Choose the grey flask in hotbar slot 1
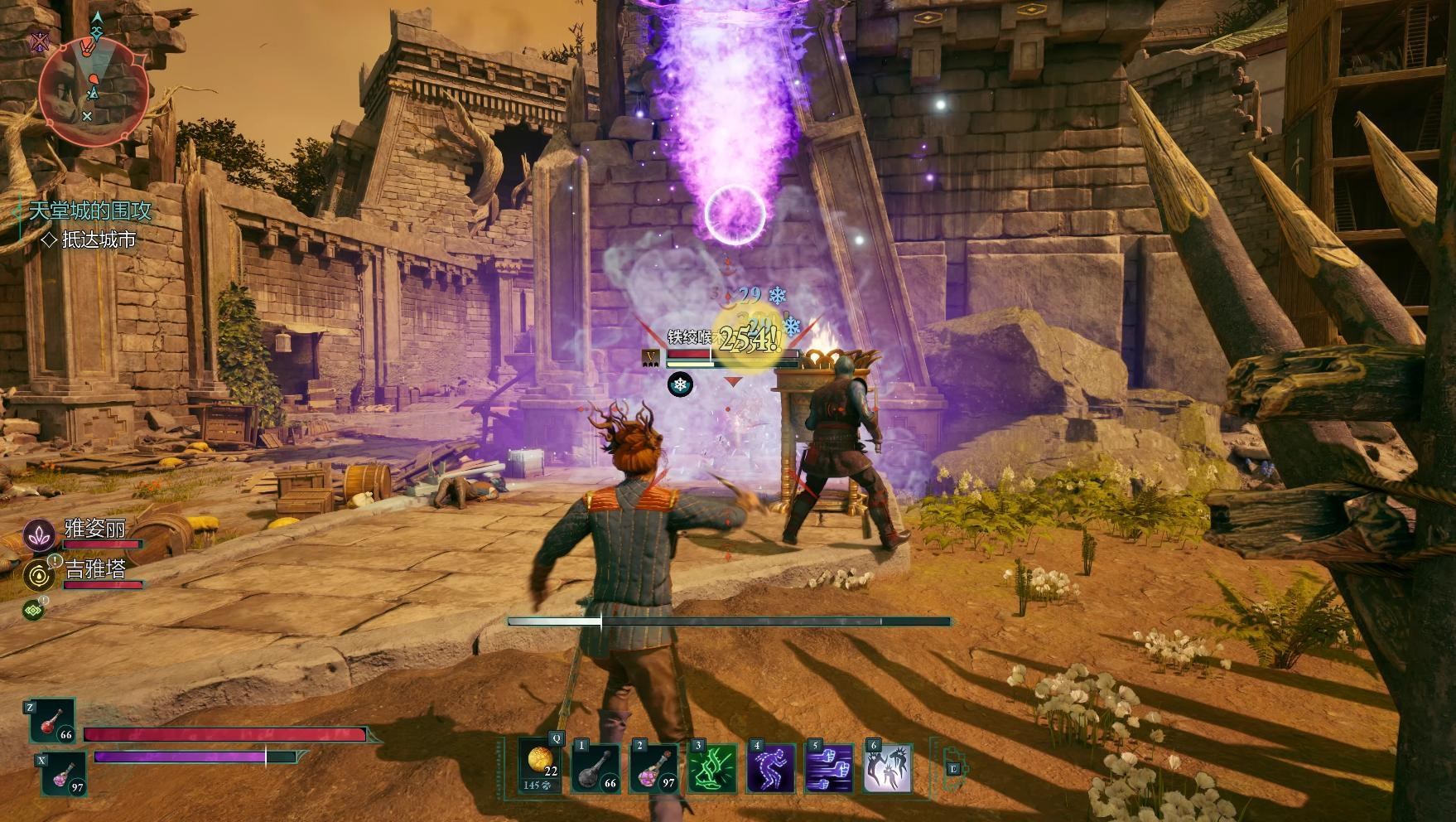 click(x=597, y=767)
